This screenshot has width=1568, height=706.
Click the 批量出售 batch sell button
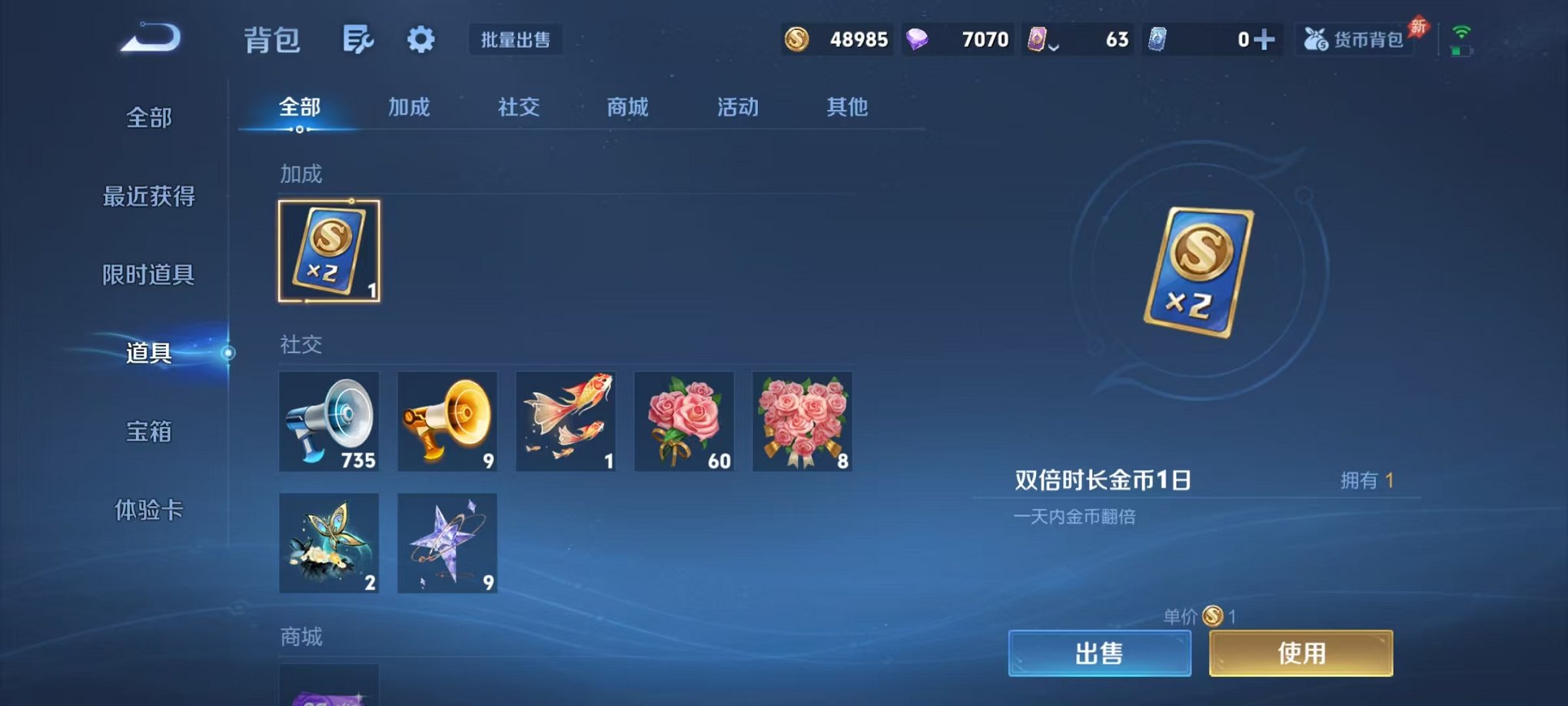517,40
